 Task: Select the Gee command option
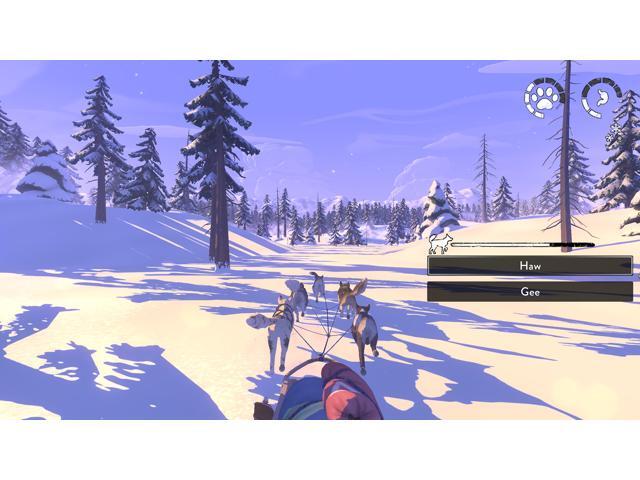coord(529,291)
